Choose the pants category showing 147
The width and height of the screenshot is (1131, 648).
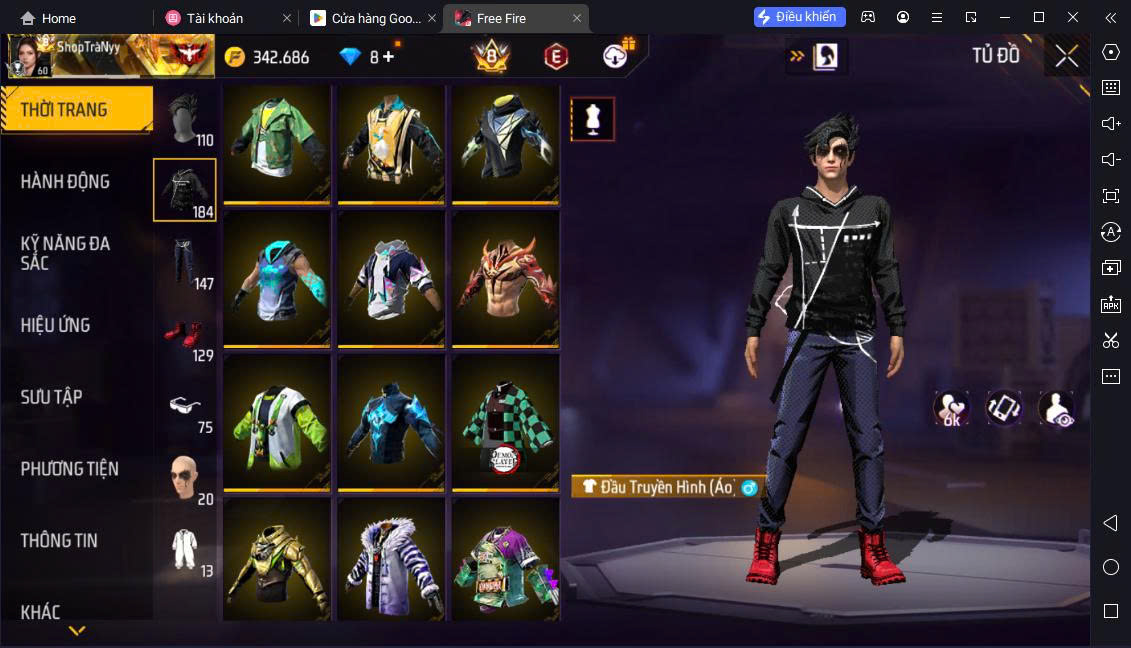[184, 262]
